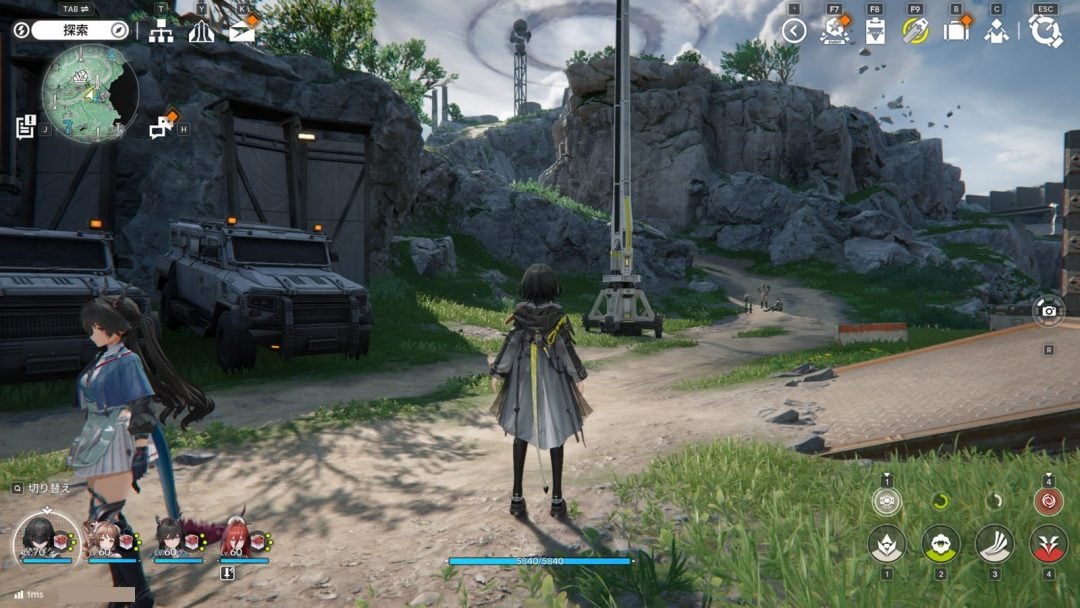Image resolution: width=1080 pixels, height=608 pixels.
Task: Activate the red fourth combat skill
Action: coord(1048,543)
